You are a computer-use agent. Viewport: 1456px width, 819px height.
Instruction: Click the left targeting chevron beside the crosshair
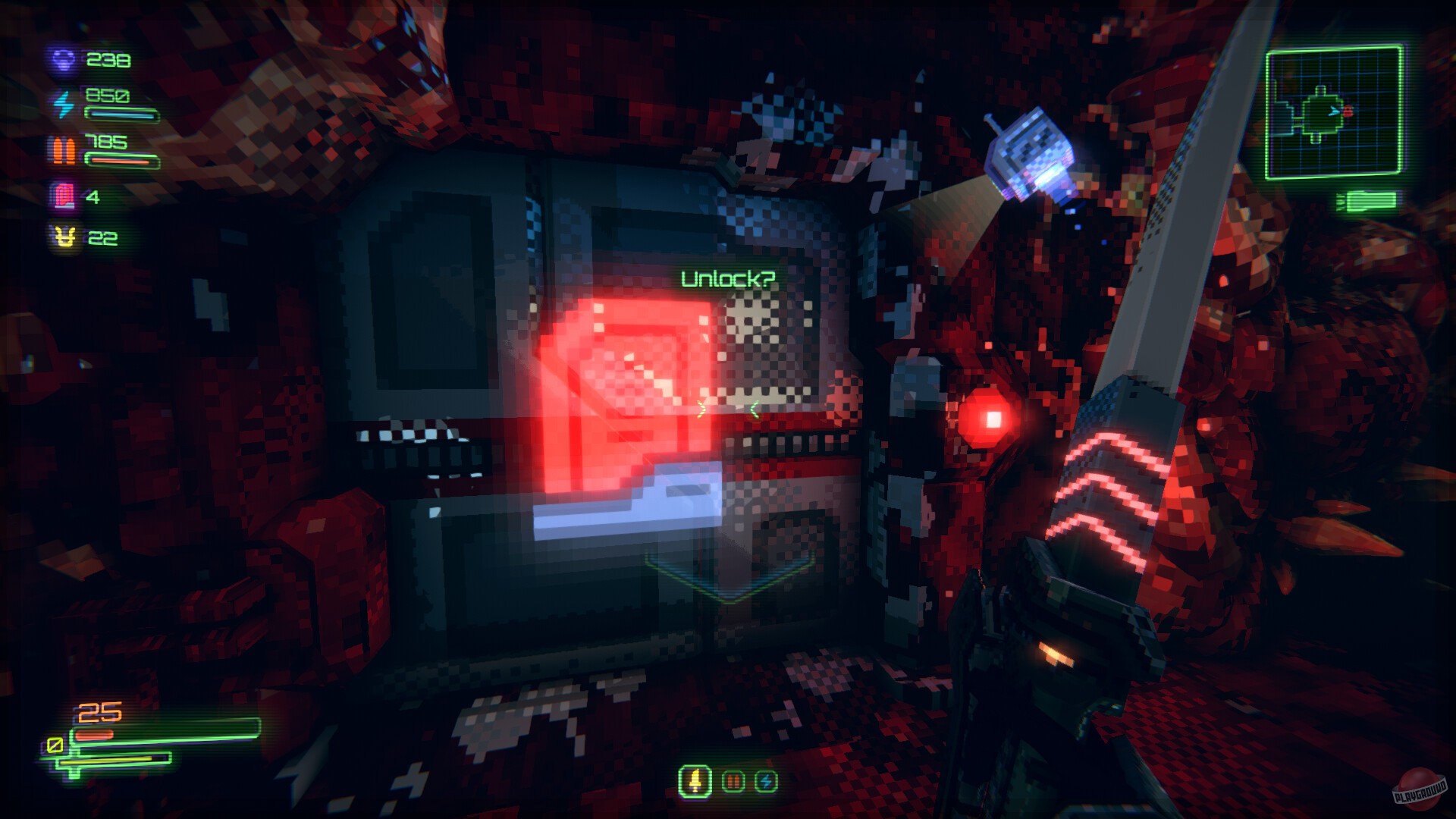coord(702,408)
